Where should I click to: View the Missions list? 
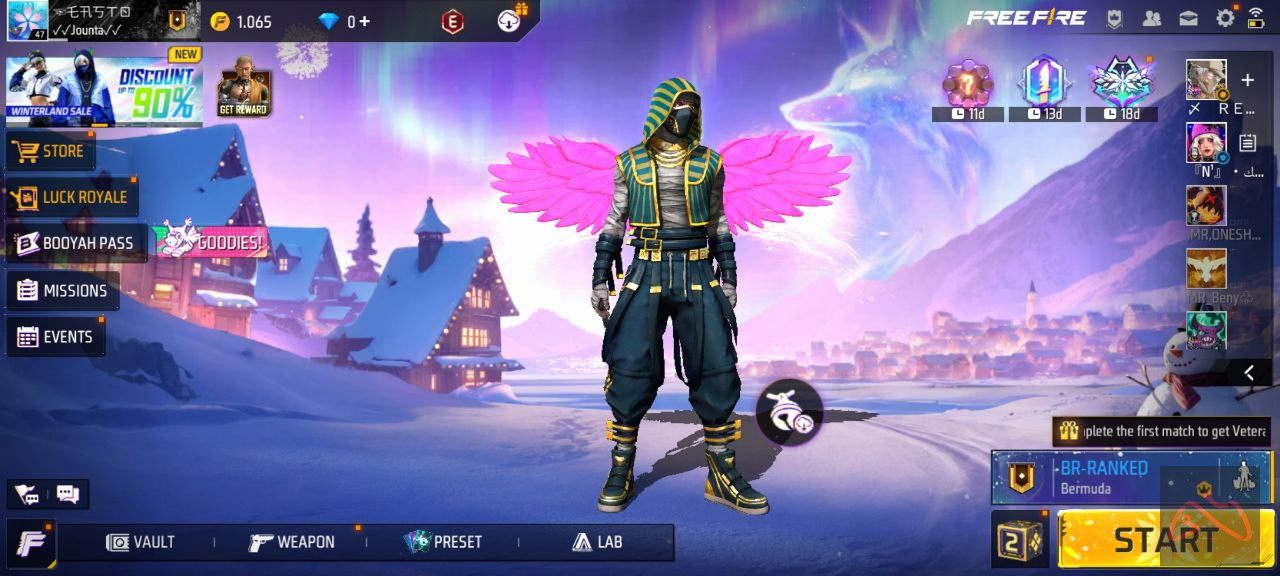[63, 291]
